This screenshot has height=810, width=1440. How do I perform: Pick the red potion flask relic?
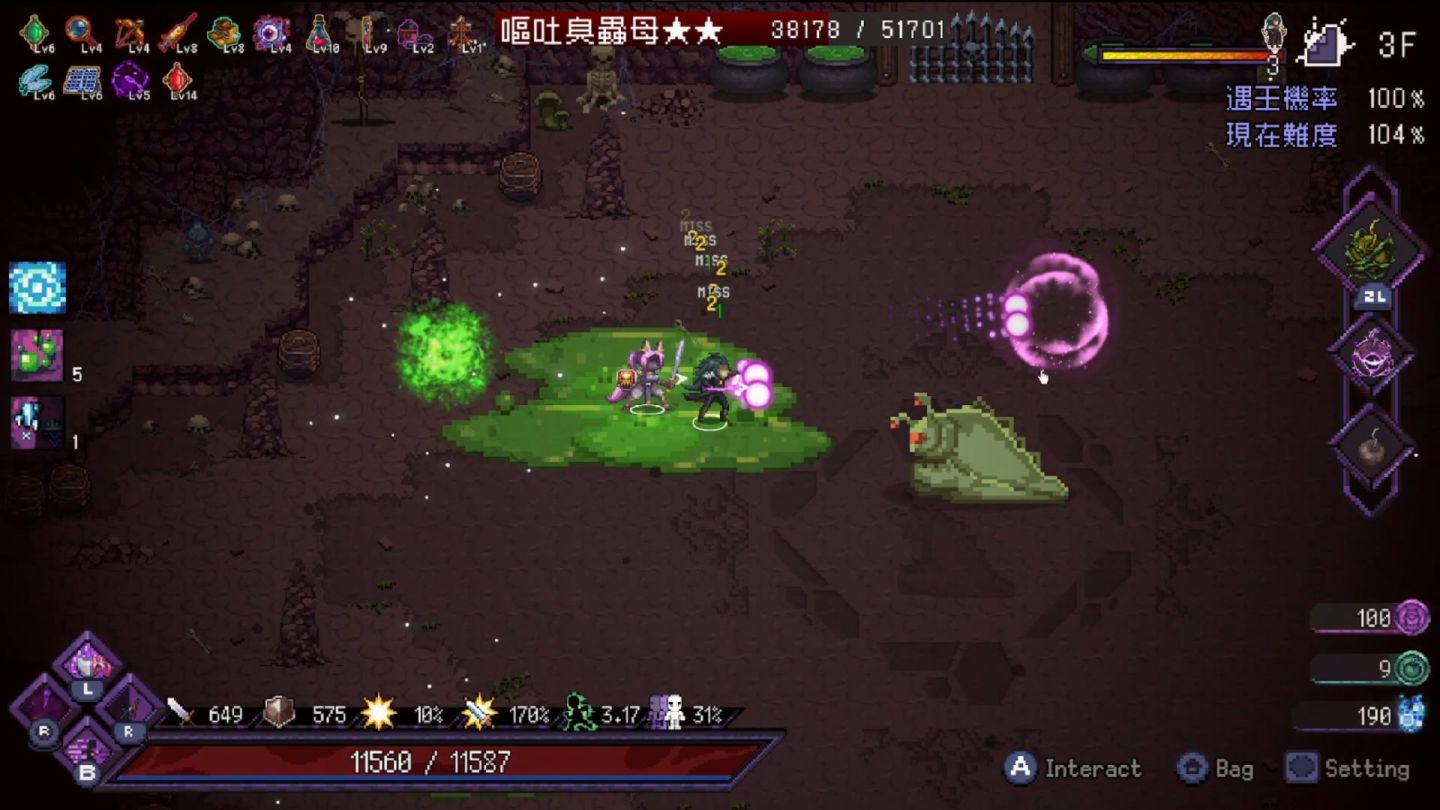[319, 32]
